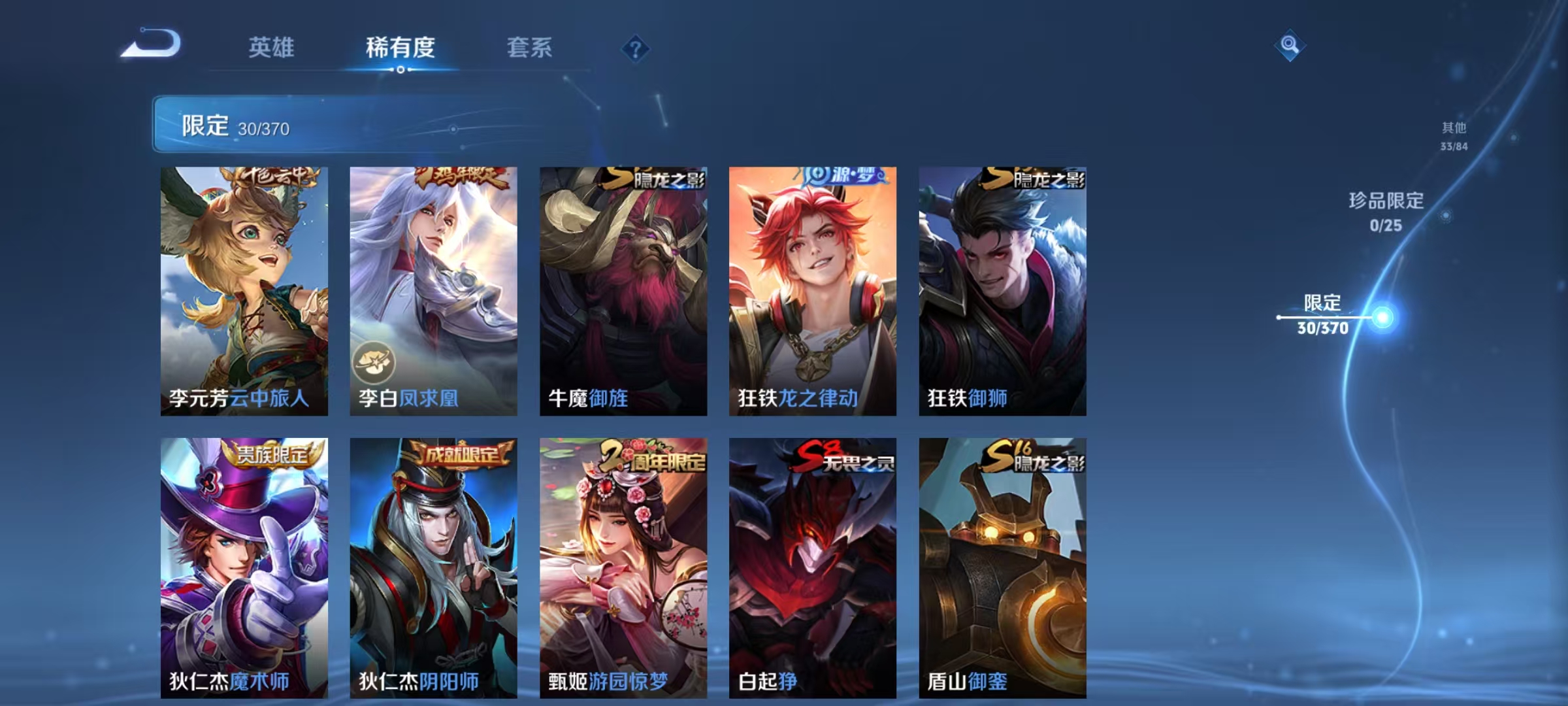Screen dimensions: 1568x706
Task: Click the help question mark icon
Action: pos(636,48)
